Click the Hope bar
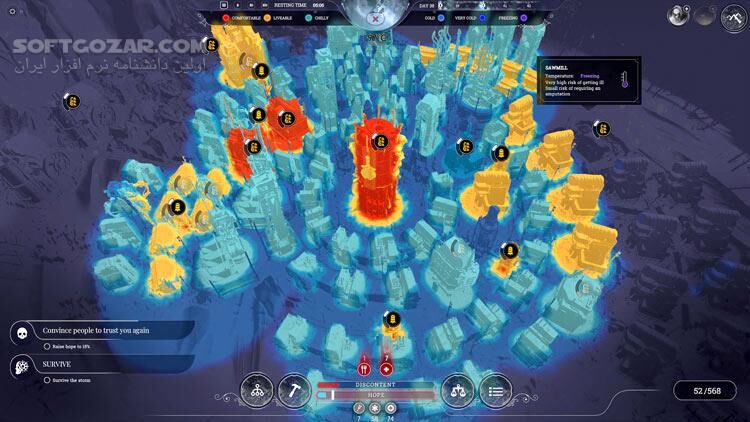The image size is (750, 422). [x=375, y=395]
